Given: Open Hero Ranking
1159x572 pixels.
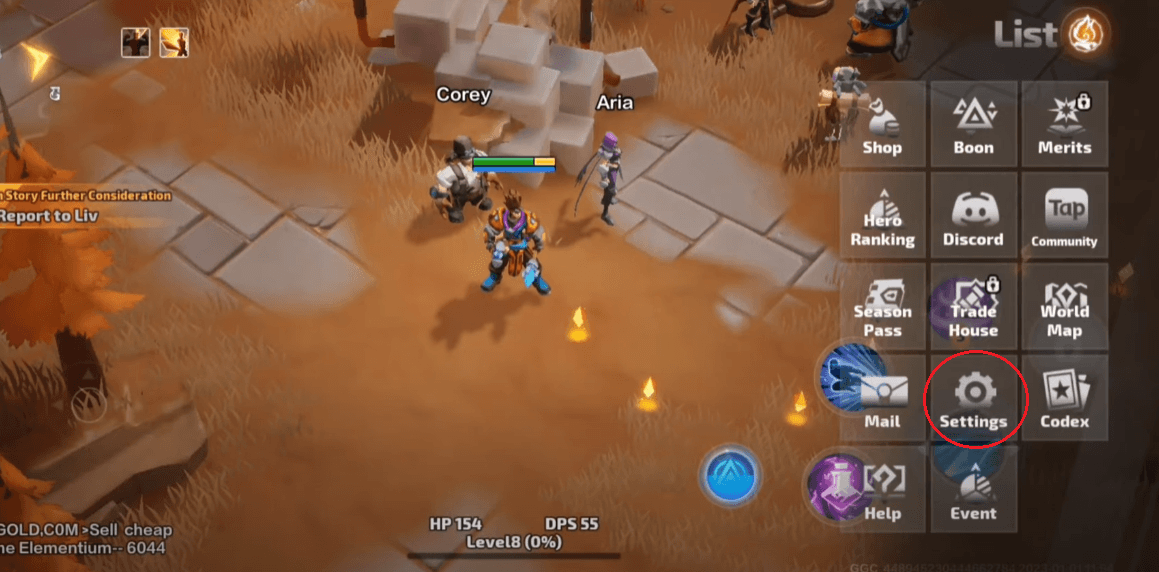Looking at the screenshot, I should [x=882, y=217].
